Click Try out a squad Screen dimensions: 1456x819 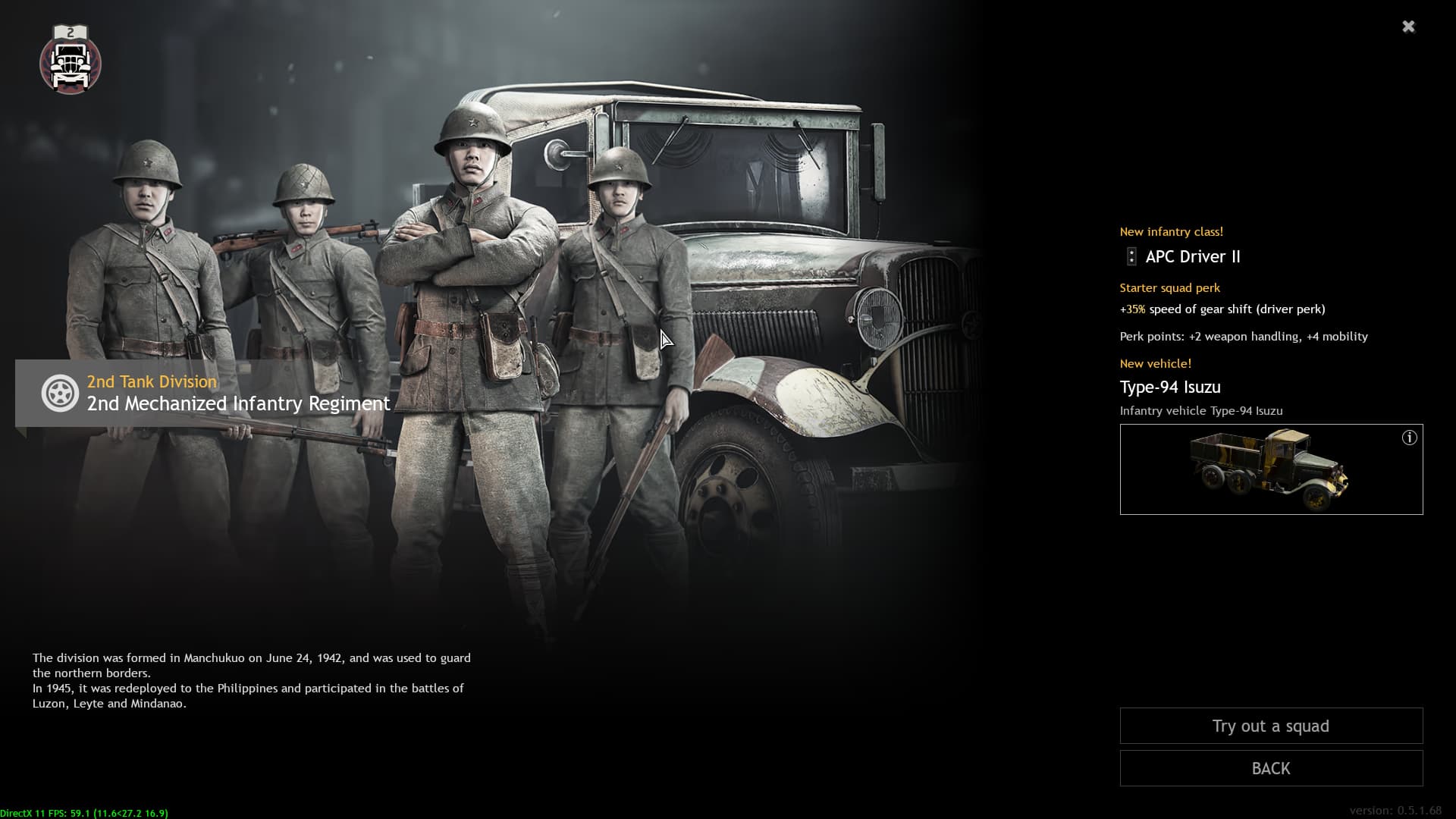point(1271,726)
